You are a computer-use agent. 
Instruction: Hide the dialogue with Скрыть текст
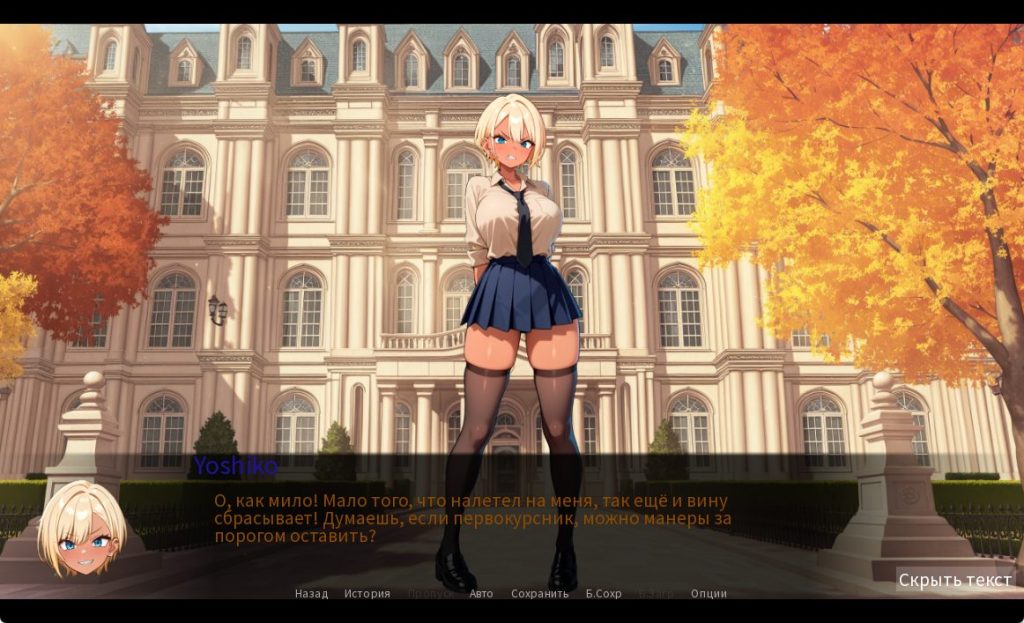[954, 580]
